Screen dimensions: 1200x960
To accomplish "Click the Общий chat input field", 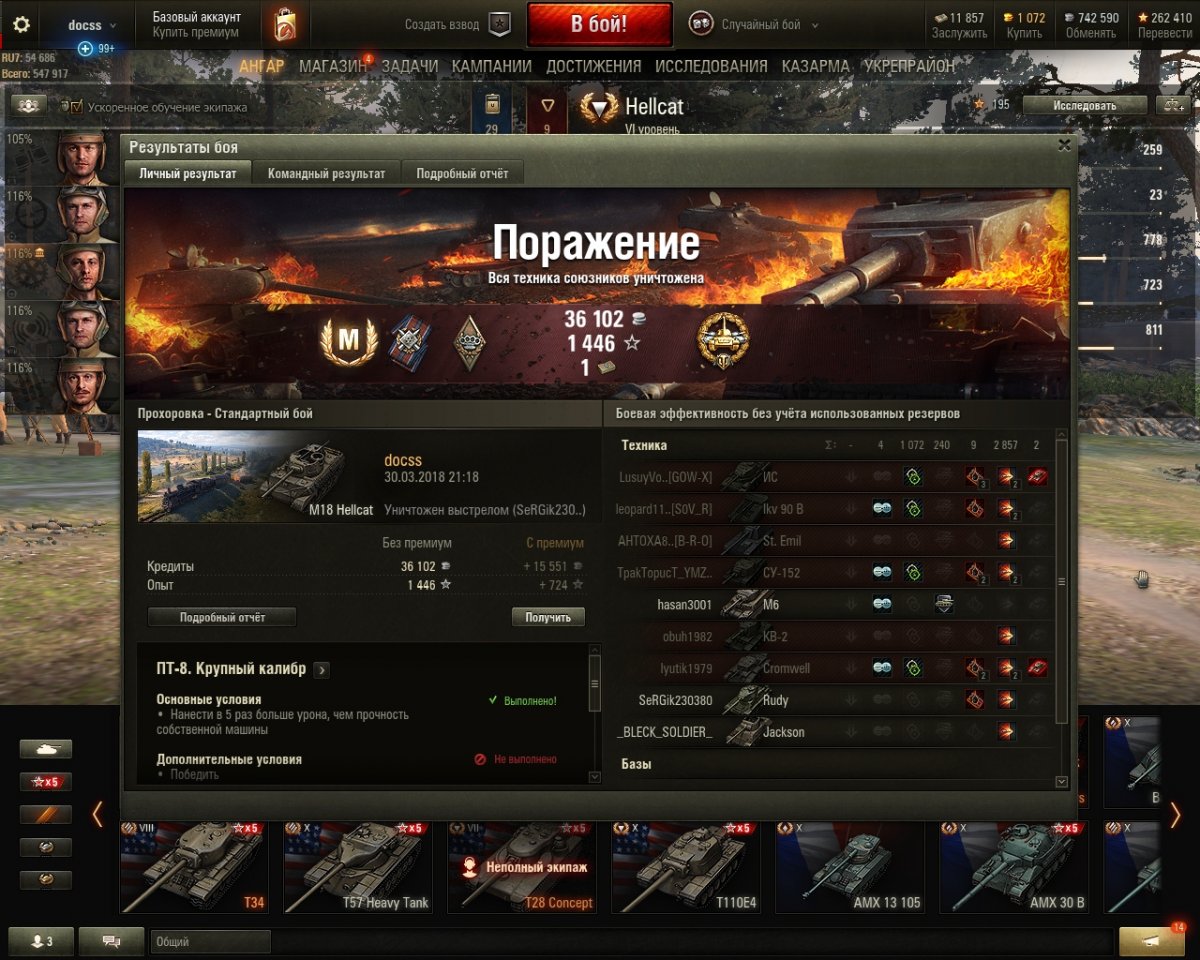I will click(210, 941).
